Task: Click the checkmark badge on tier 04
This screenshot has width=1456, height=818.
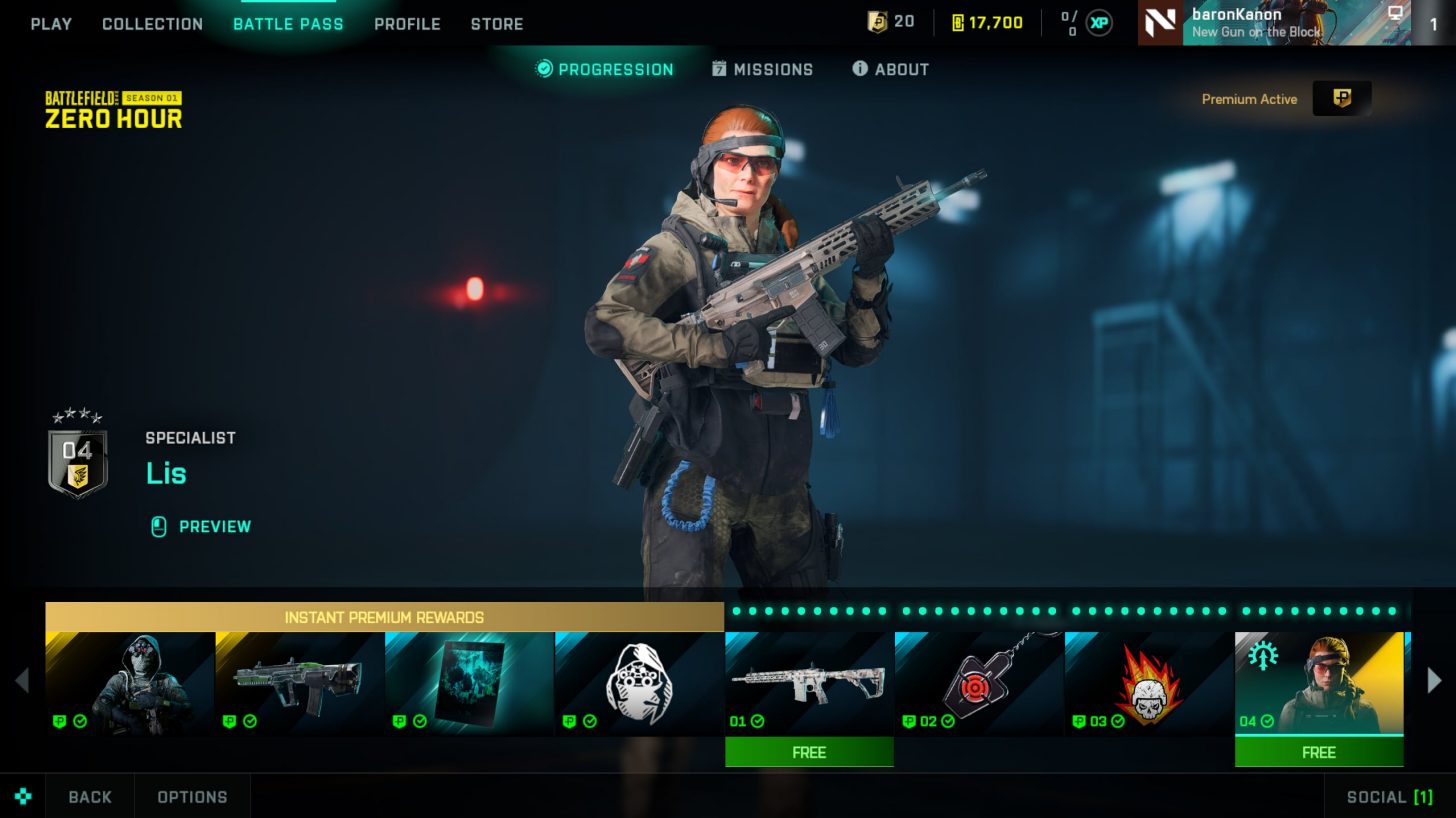Action: pyautogui.click(x=1266, y=721)
